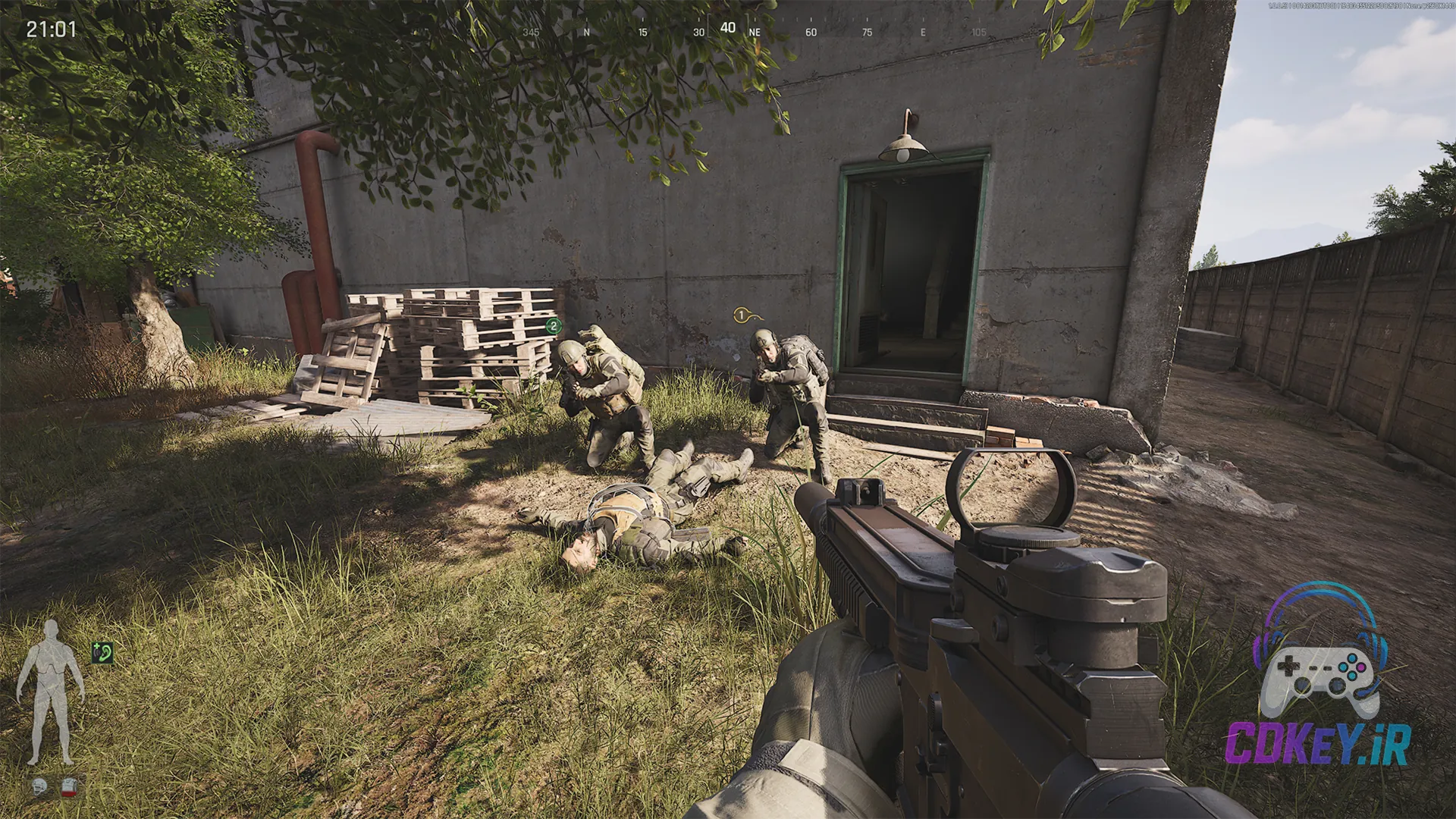
Task: Click the 60 bearing label on compass
Action: coord(811,33)
